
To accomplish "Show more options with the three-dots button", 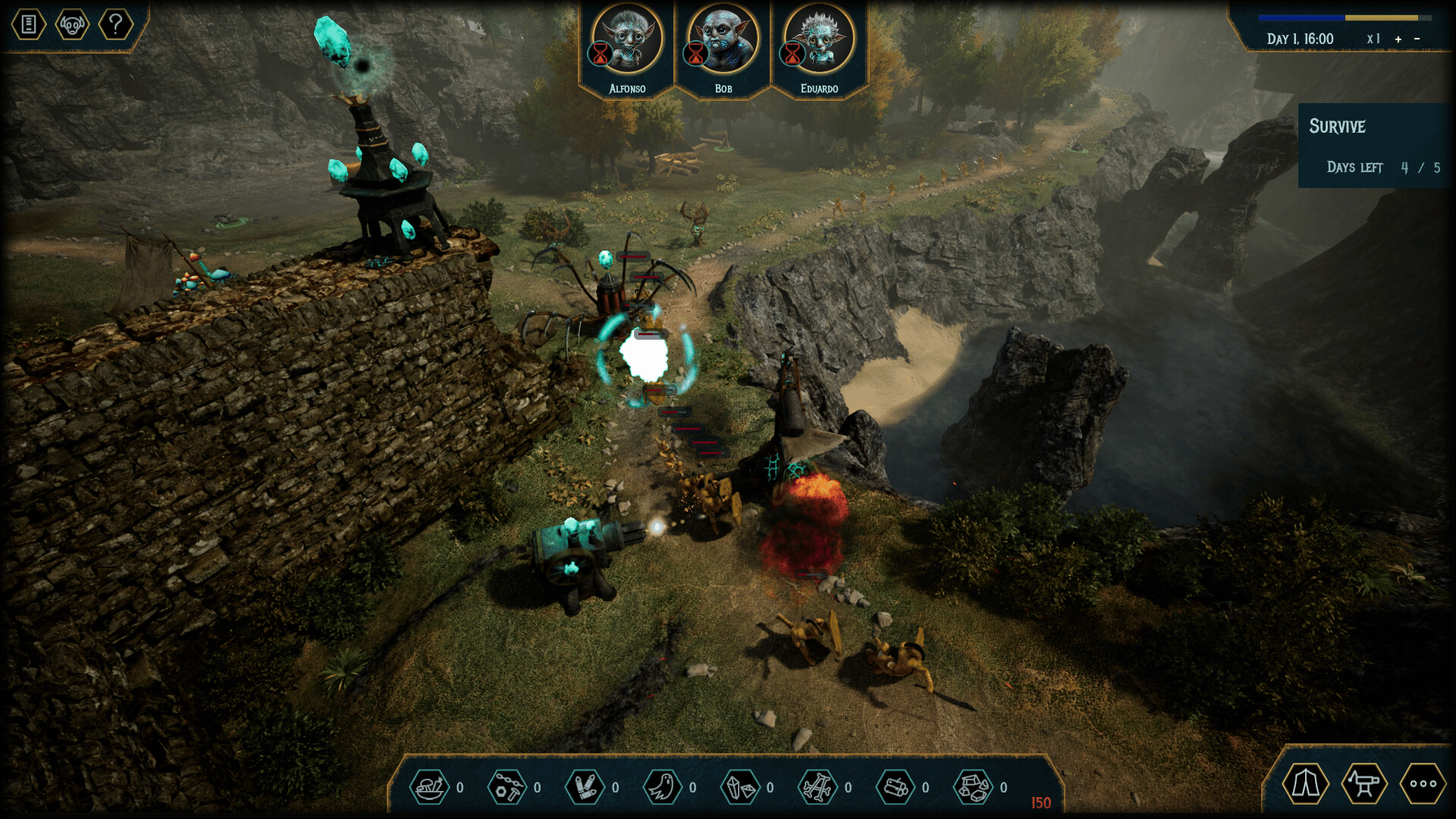I will tap(1423, 784).
